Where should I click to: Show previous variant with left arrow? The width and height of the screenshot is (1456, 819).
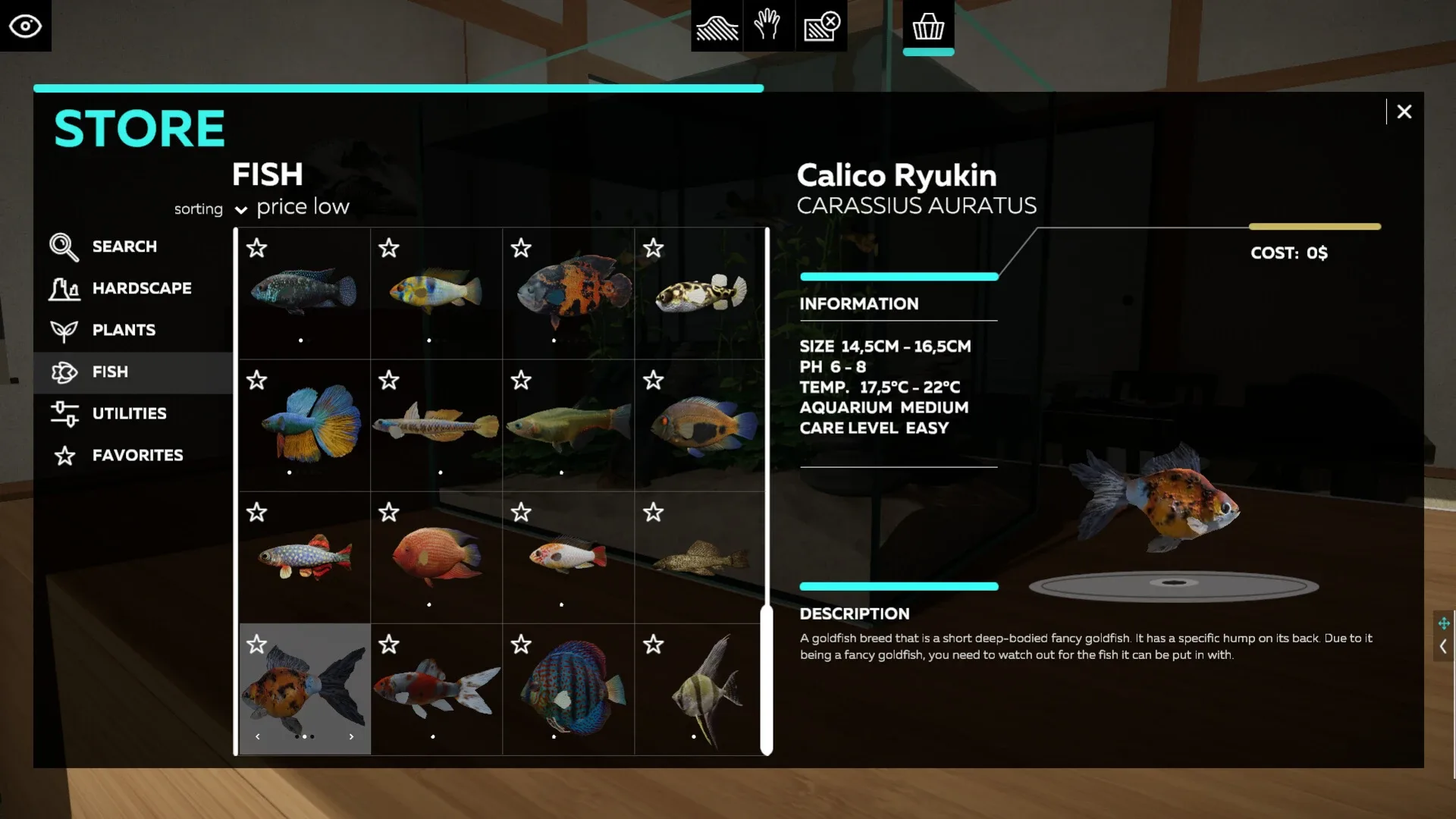[x=257, y=736]
